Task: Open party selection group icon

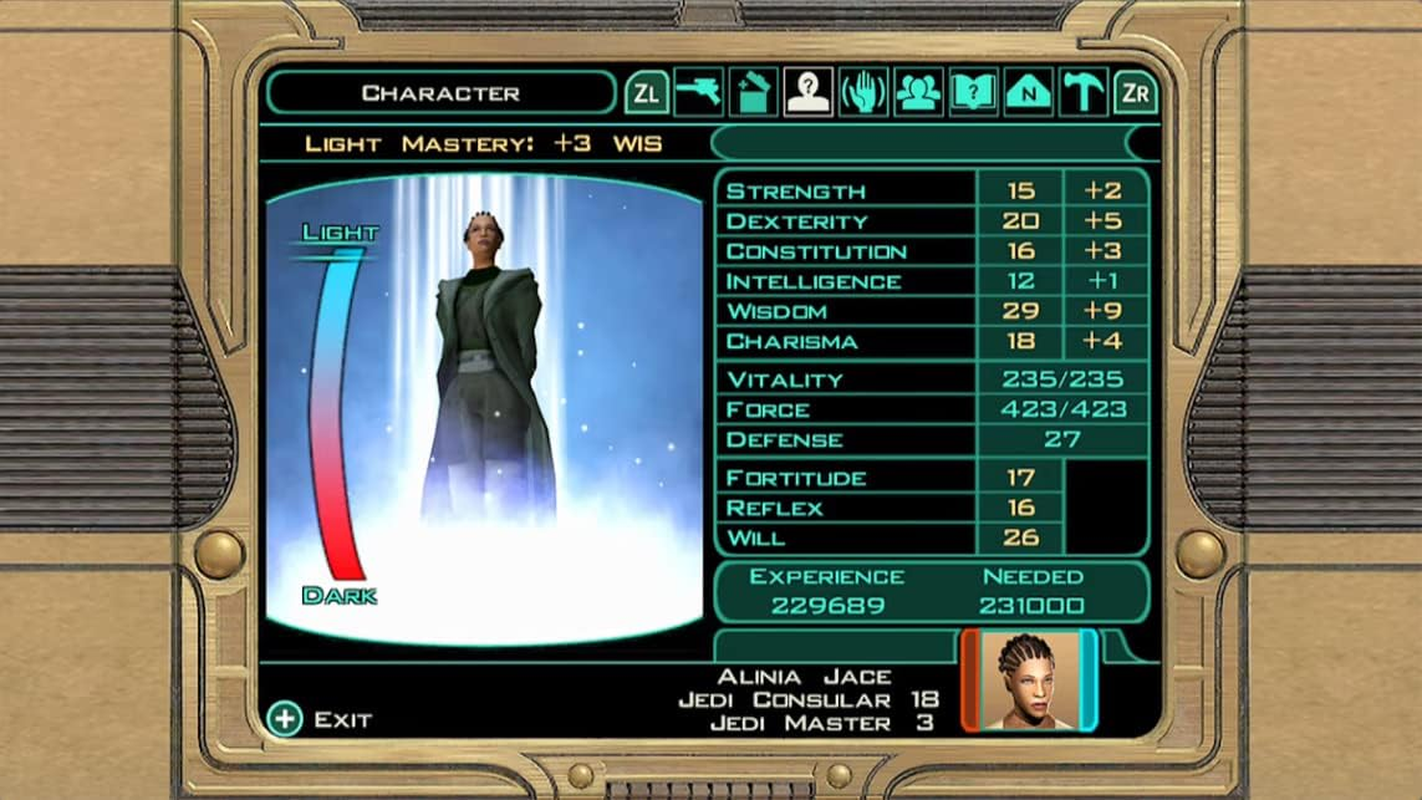Action: point(920,94)
